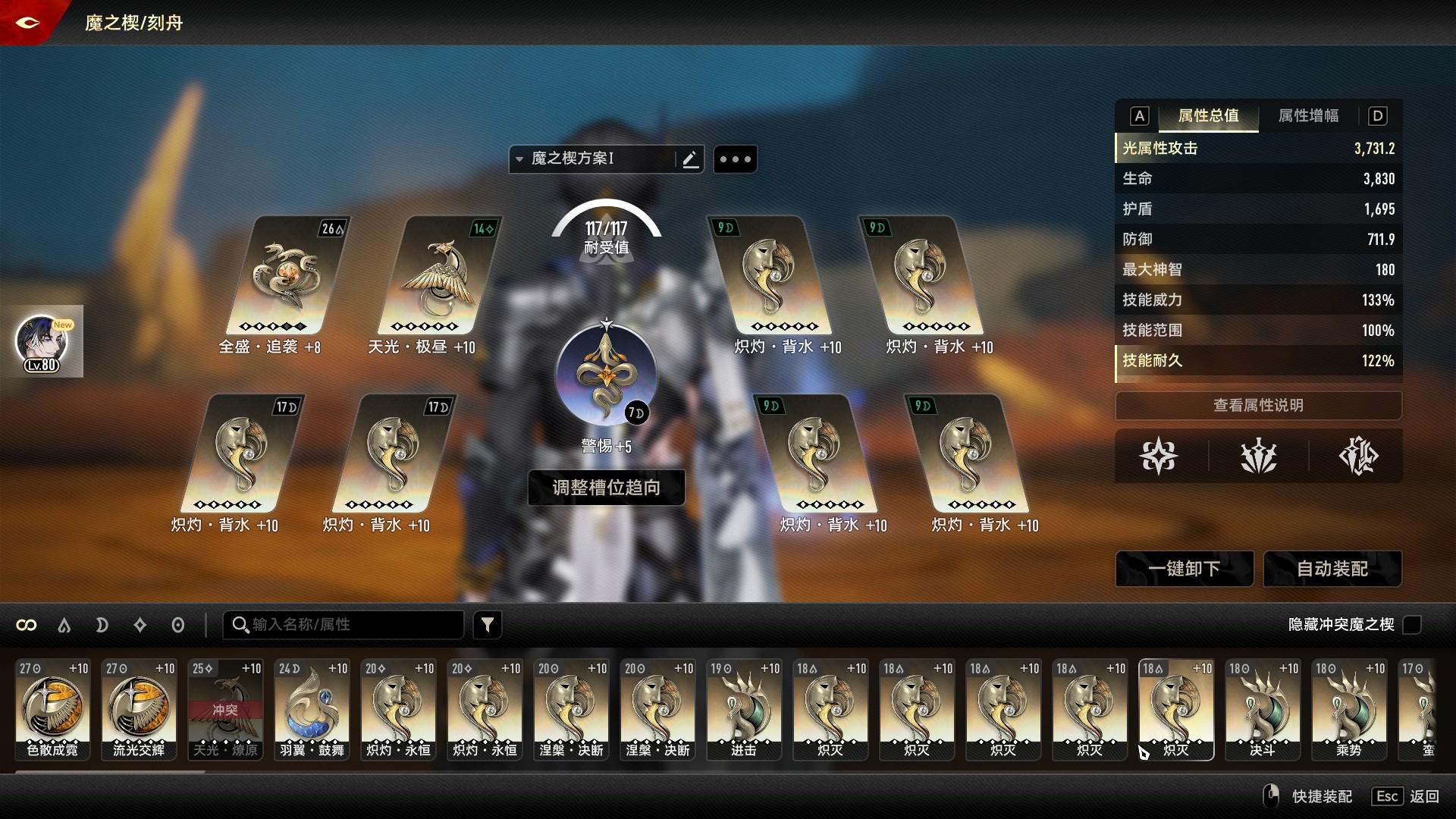Switch to the 属性增幅 tab
Viewport: 1456px width, 819px height.
(x=1308, y=116)
